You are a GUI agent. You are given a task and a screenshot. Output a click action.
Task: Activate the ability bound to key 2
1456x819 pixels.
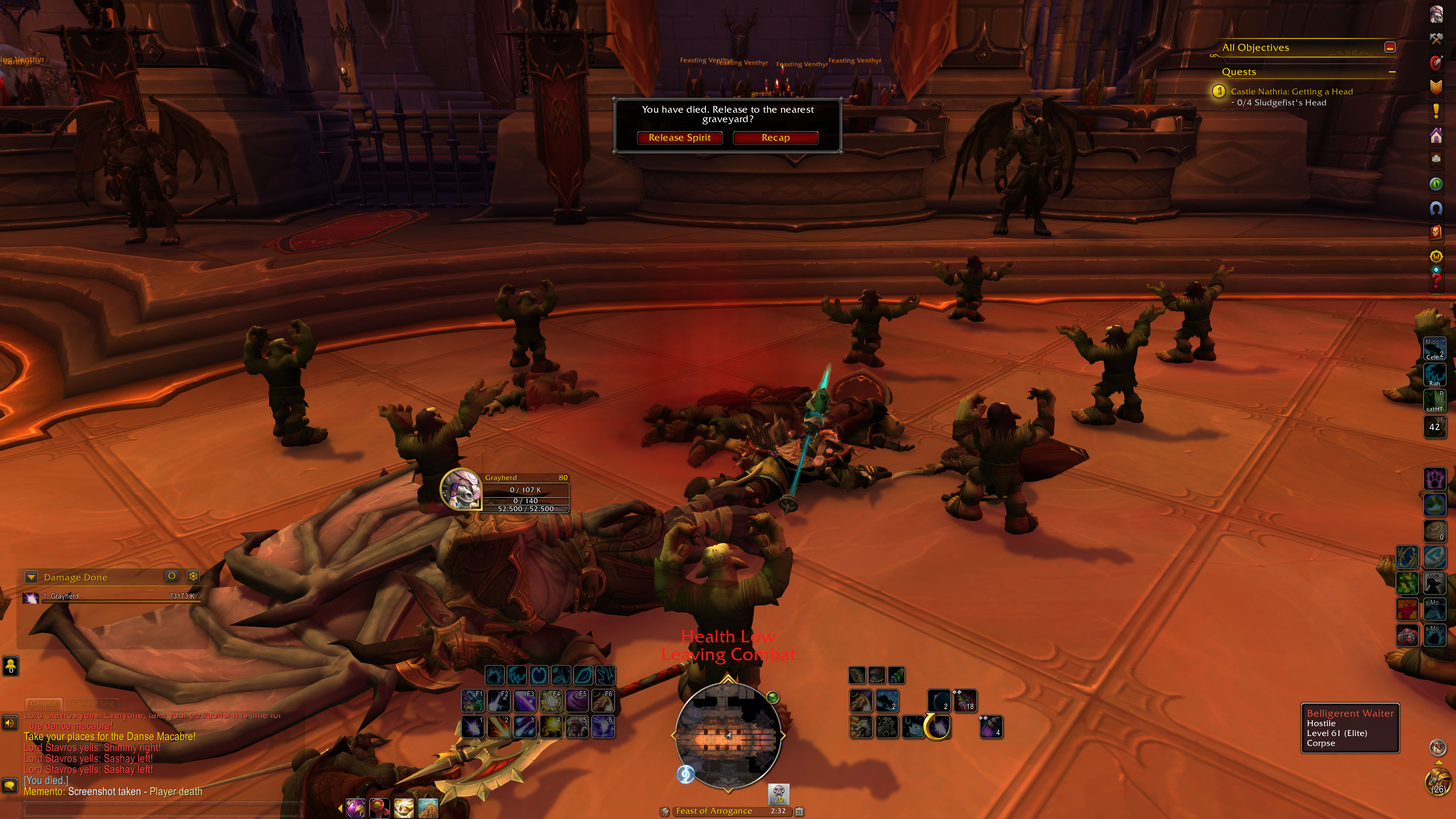(x=499, y=727)
